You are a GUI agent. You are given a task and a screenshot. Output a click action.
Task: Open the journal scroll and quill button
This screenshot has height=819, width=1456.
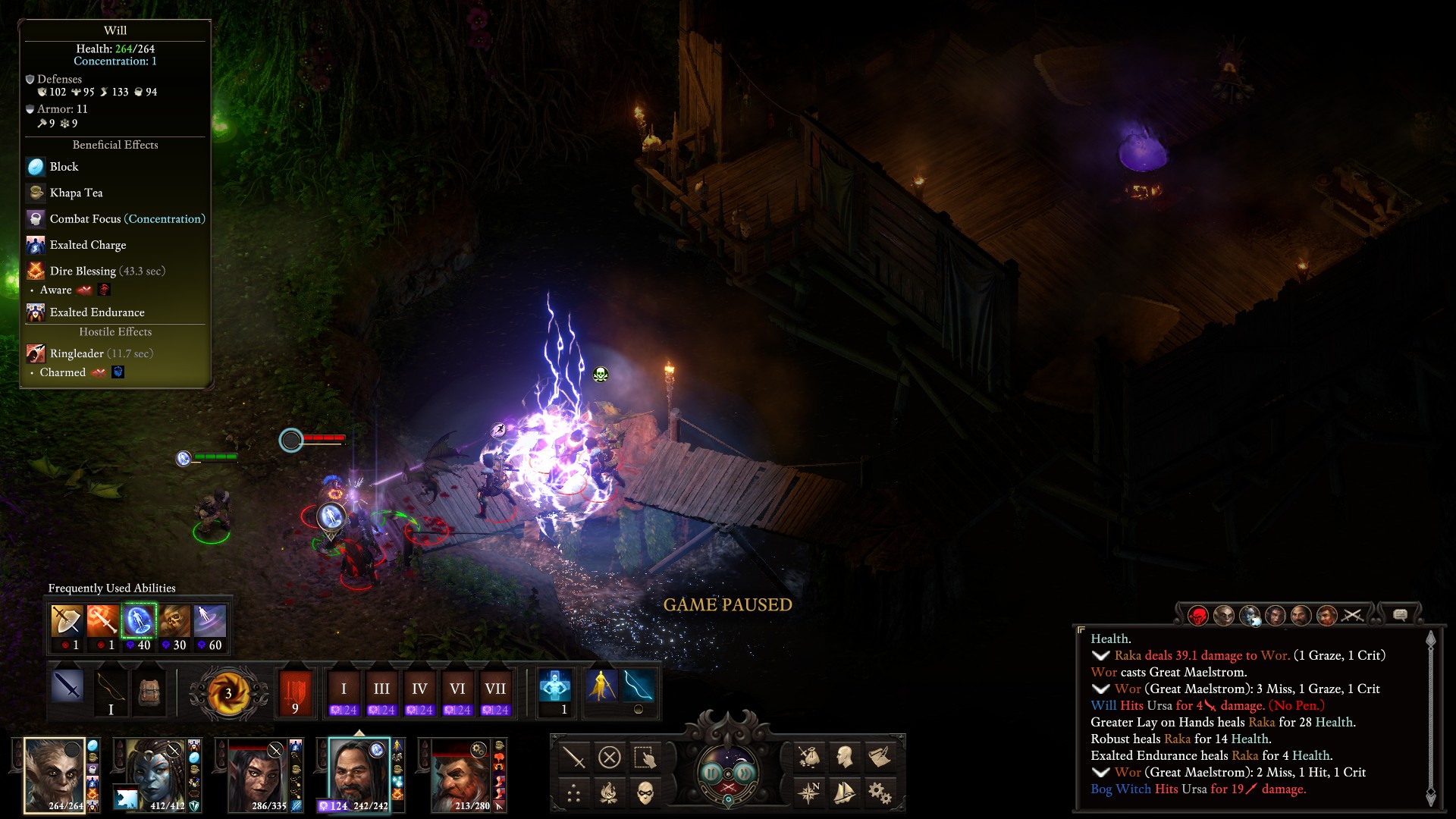click(880, 757)
